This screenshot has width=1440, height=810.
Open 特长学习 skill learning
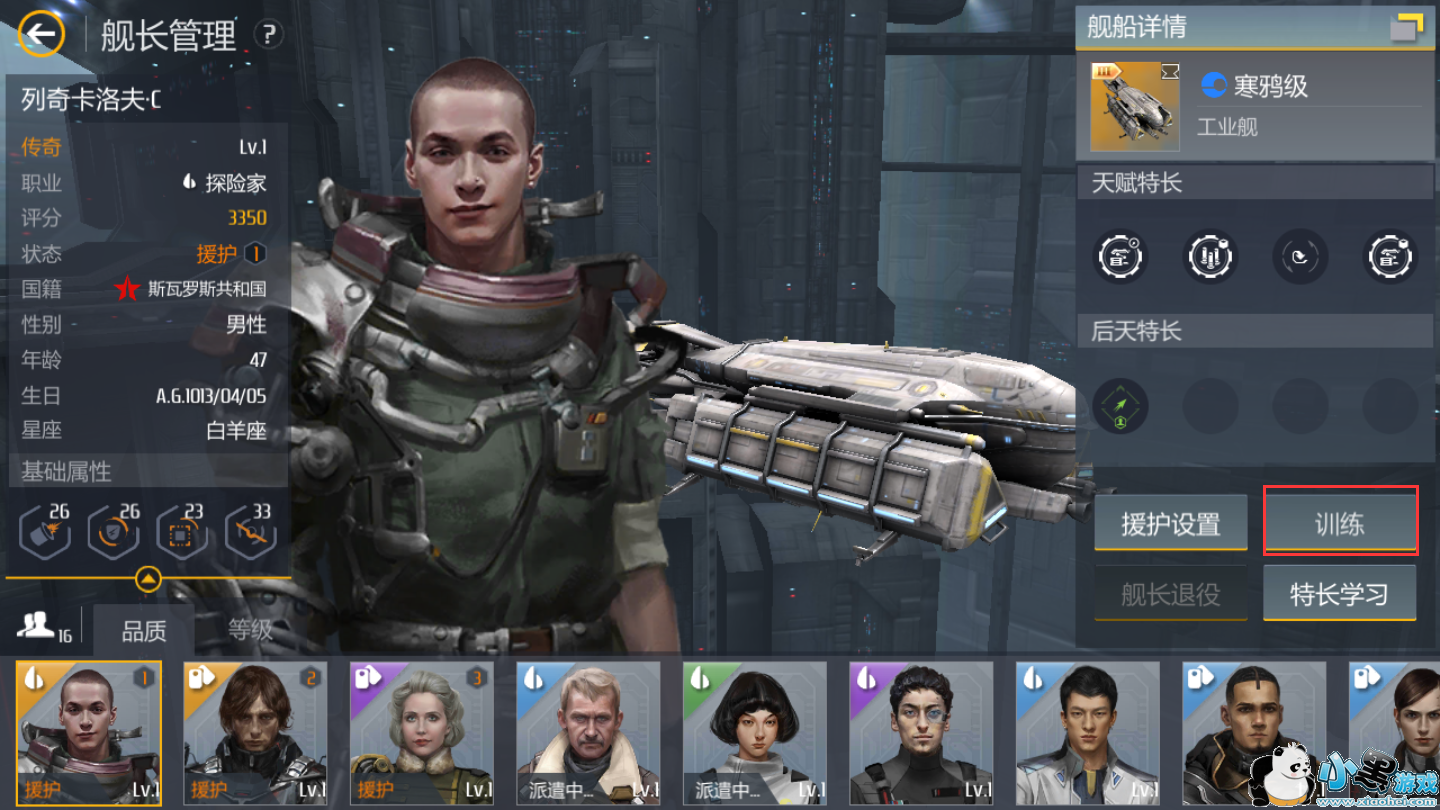[x=1339, y=594]
